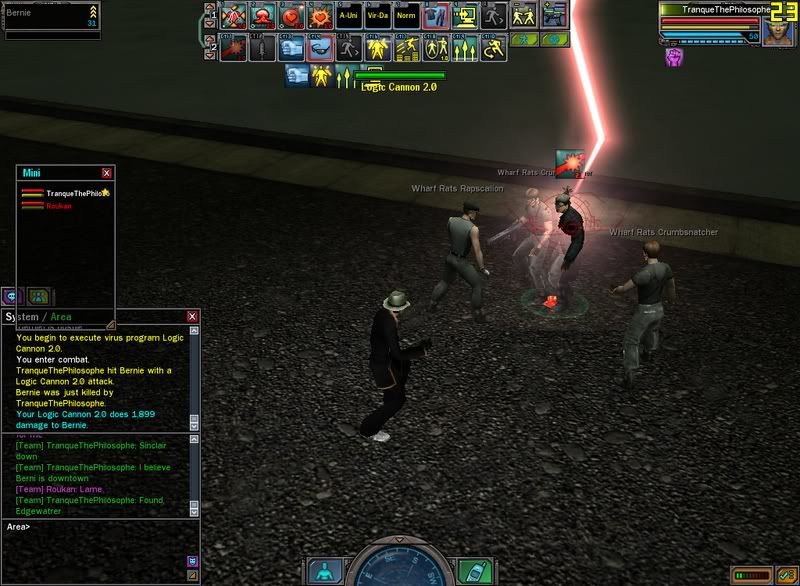Use the gun icon on top hotbar
Image resolution: width=800 pixels, height=586 pixels.
551,17
